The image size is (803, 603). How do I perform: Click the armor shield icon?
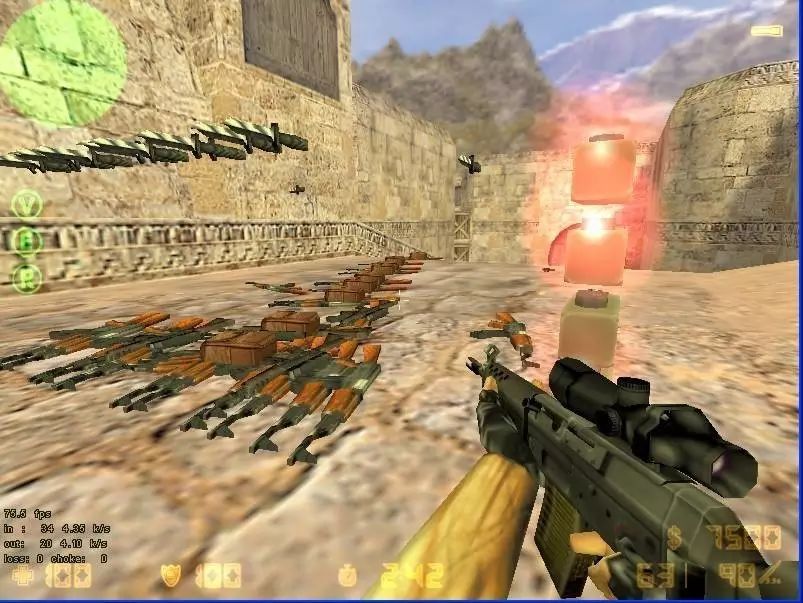point(171,575)
